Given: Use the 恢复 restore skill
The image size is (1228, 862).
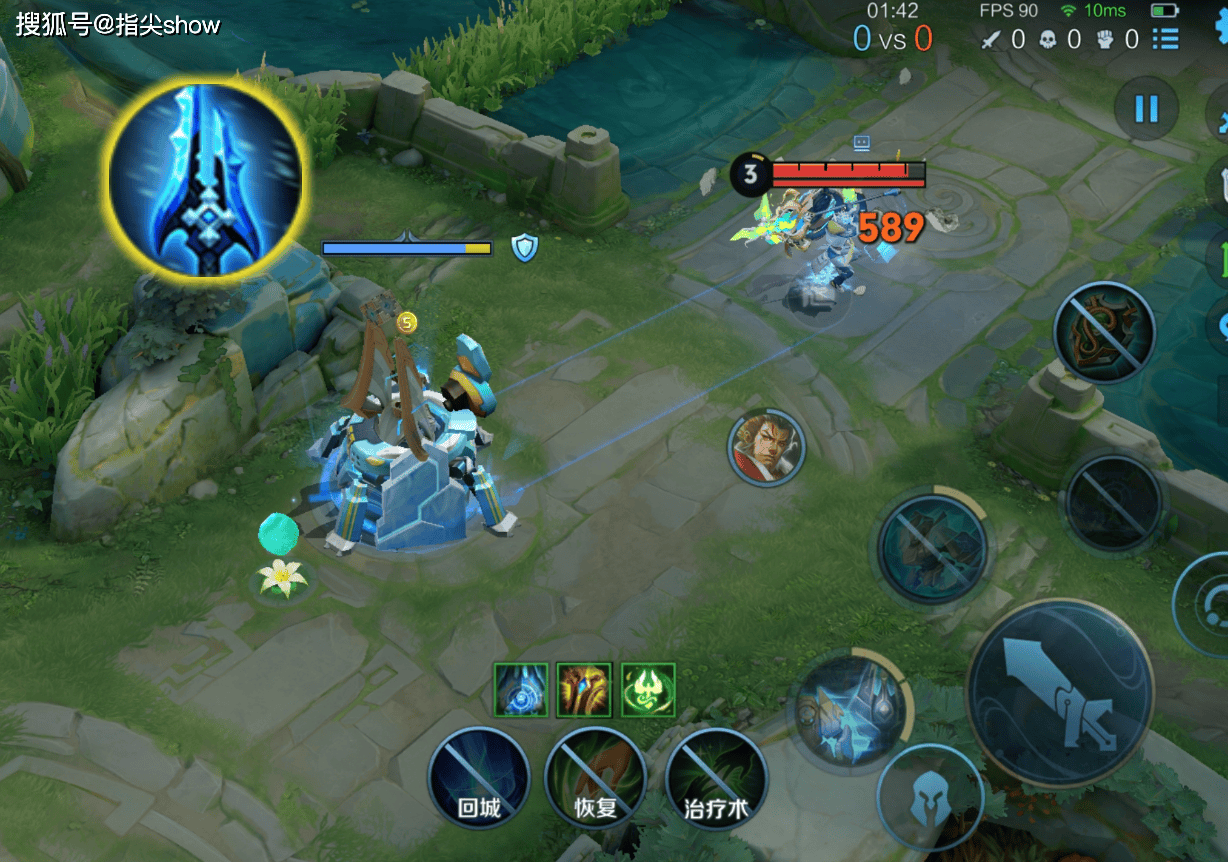Looking at the screenshot, I should [x=595, y=778].
